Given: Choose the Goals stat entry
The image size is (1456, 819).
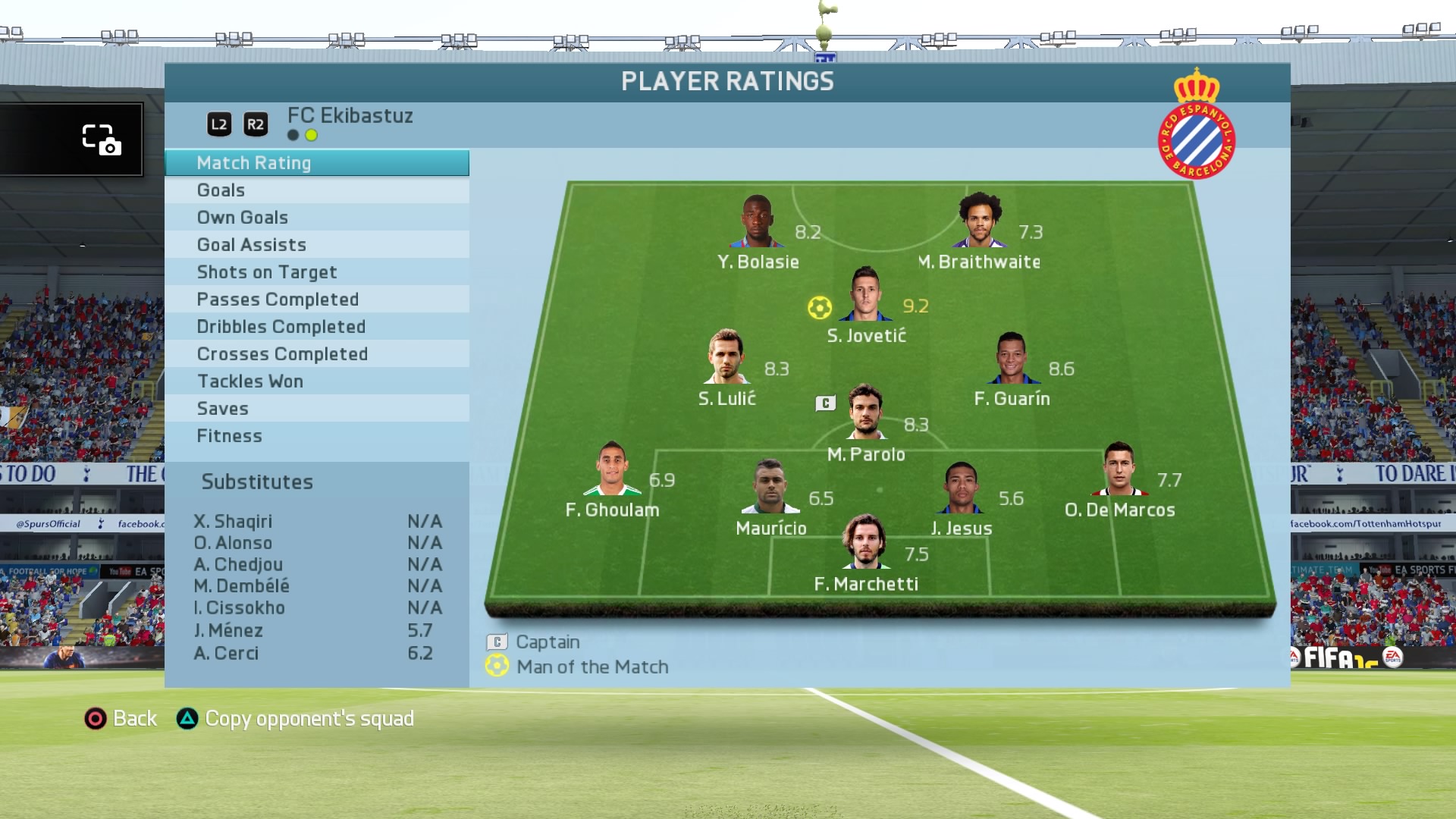Looking at the screenshot, I should [x=317, y=190].
